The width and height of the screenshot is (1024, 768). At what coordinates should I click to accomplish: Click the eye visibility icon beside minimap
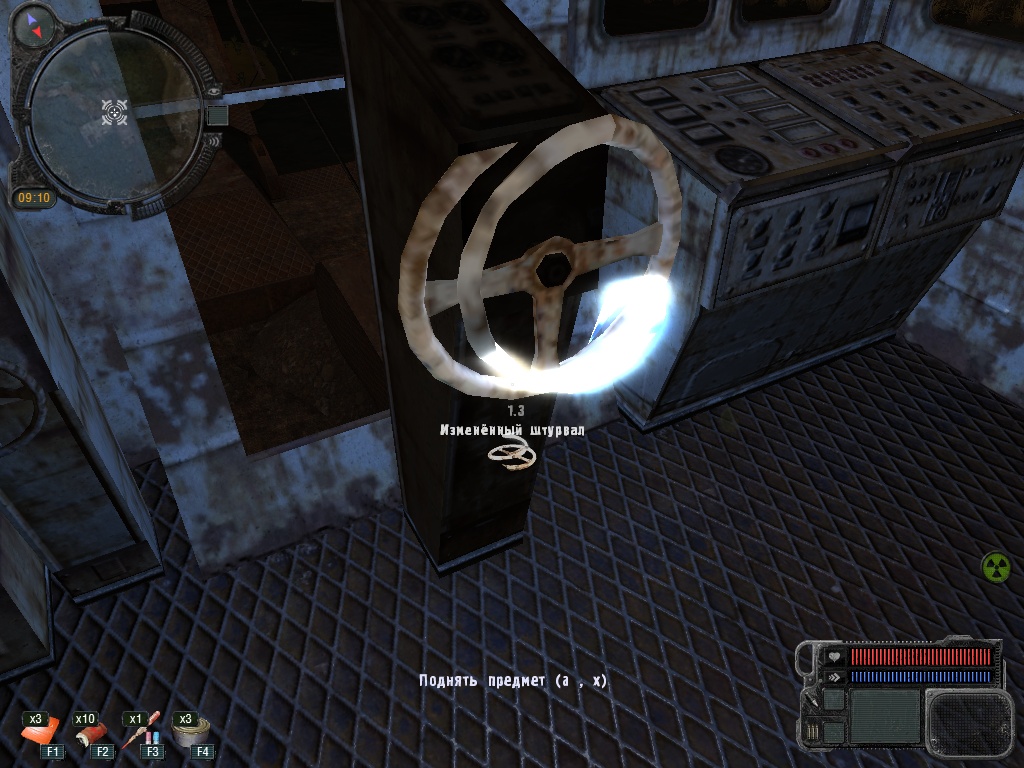click(x=214, y=90)
